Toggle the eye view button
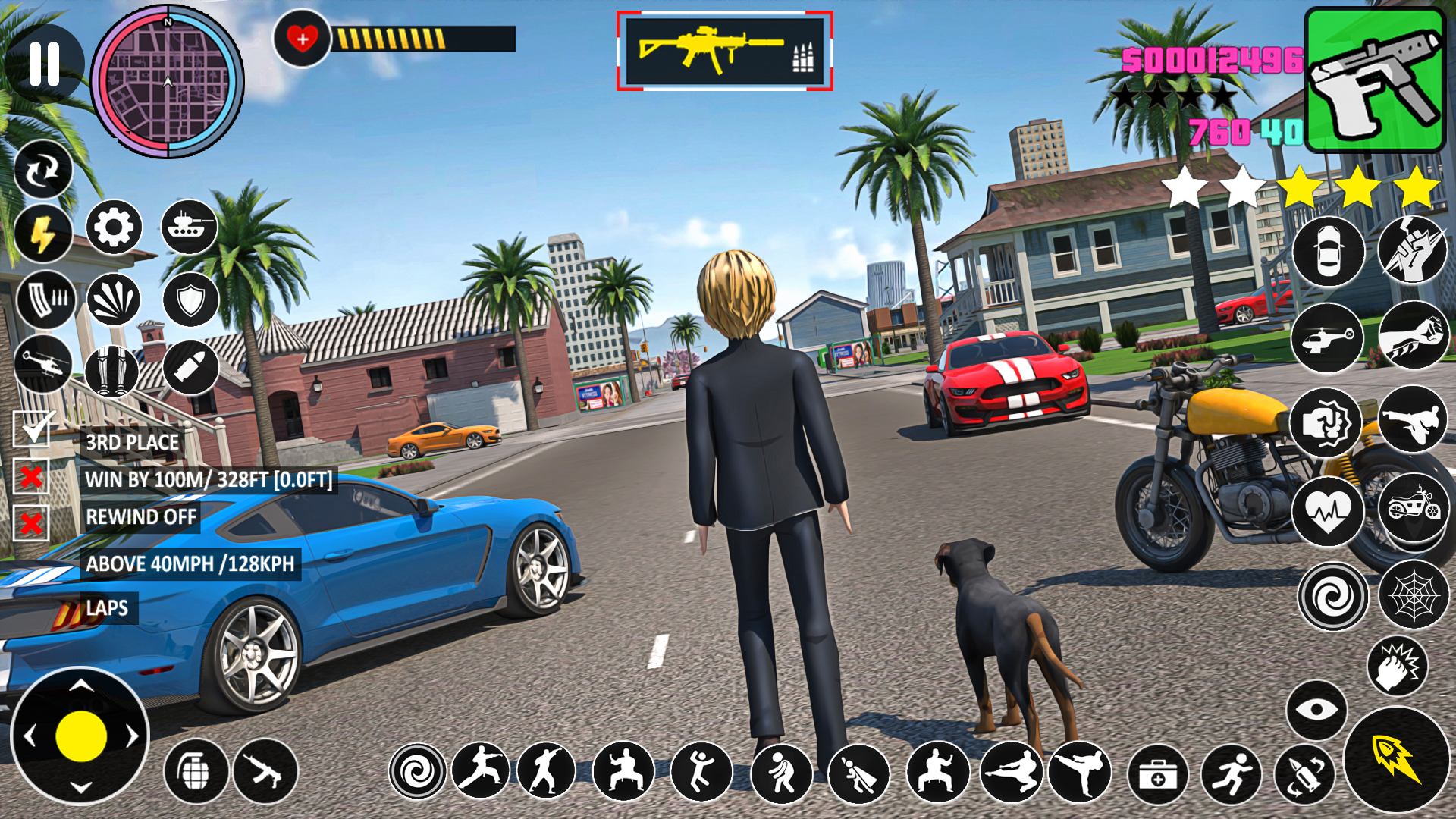Screen dimensions: 1456x819 pos(1316,710)
